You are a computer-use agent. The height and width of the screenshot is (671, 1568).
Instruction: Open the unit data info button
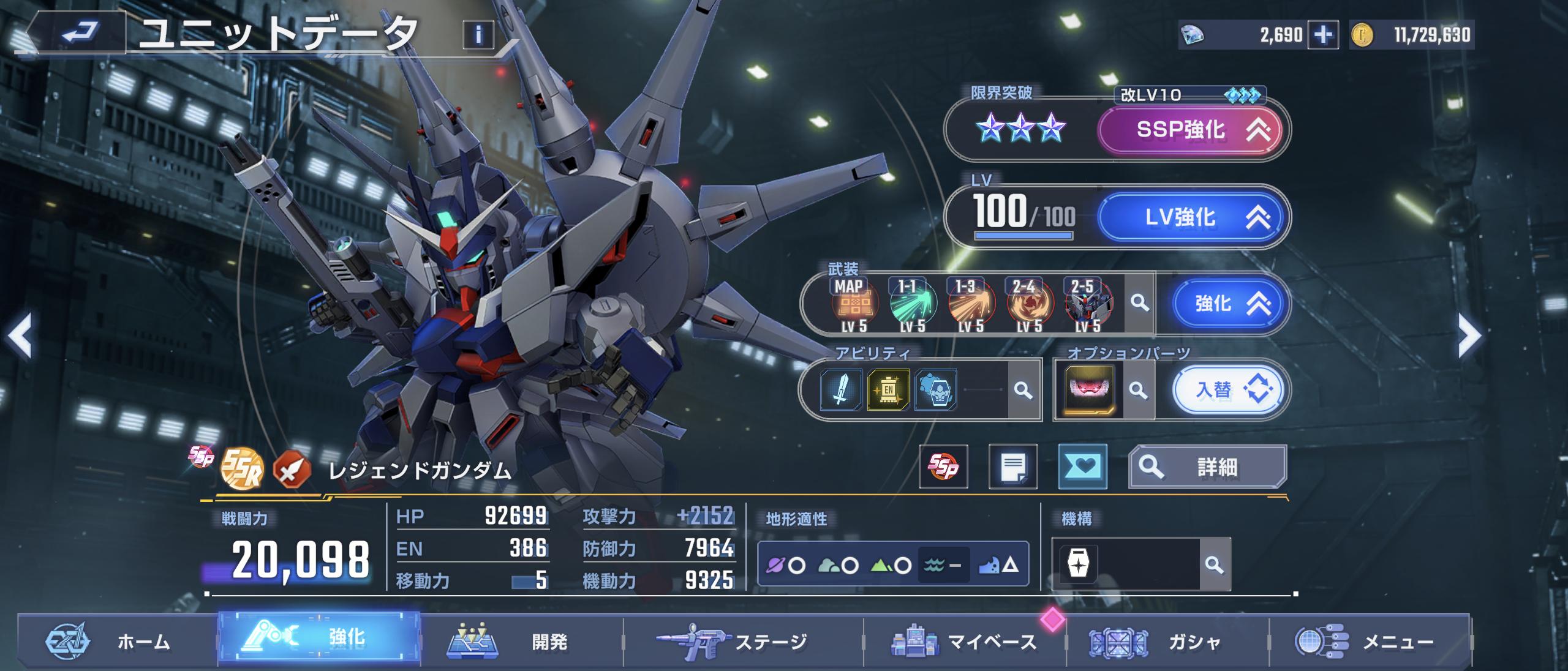point(478,35)
